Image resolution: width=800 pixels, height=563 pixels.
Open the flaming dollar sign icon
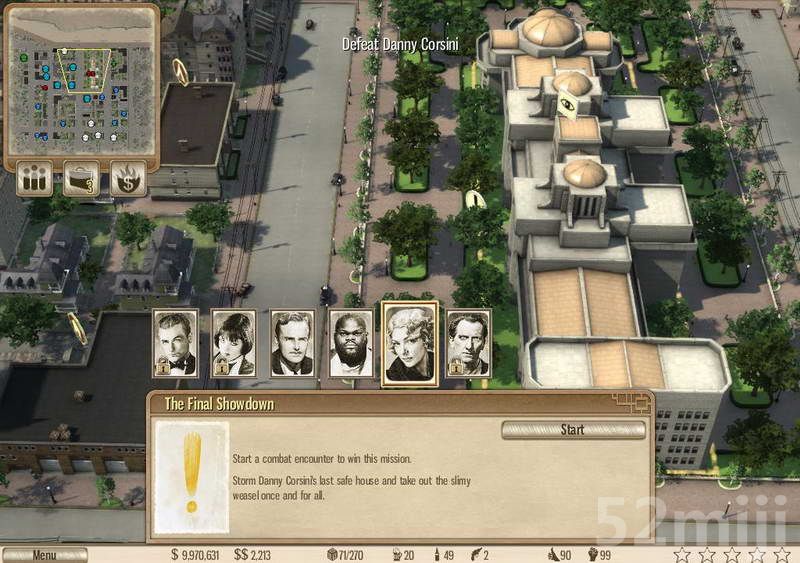128,179
